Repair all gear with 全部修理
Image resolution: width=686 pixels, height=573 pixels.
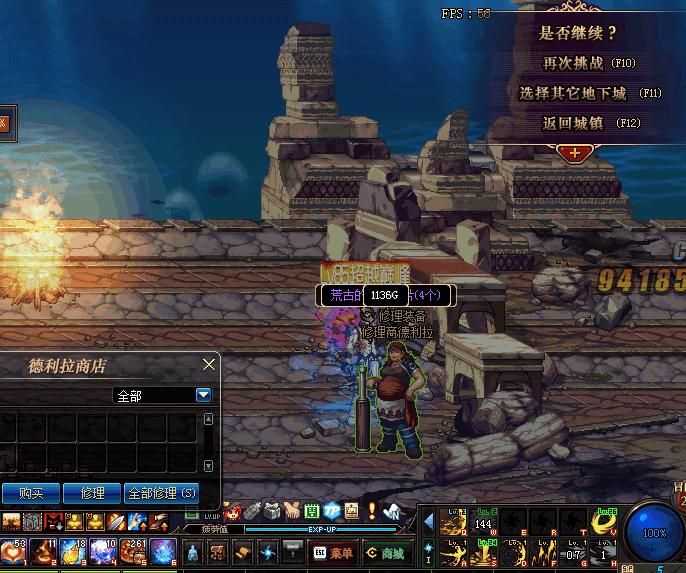[x=162, y=493]
